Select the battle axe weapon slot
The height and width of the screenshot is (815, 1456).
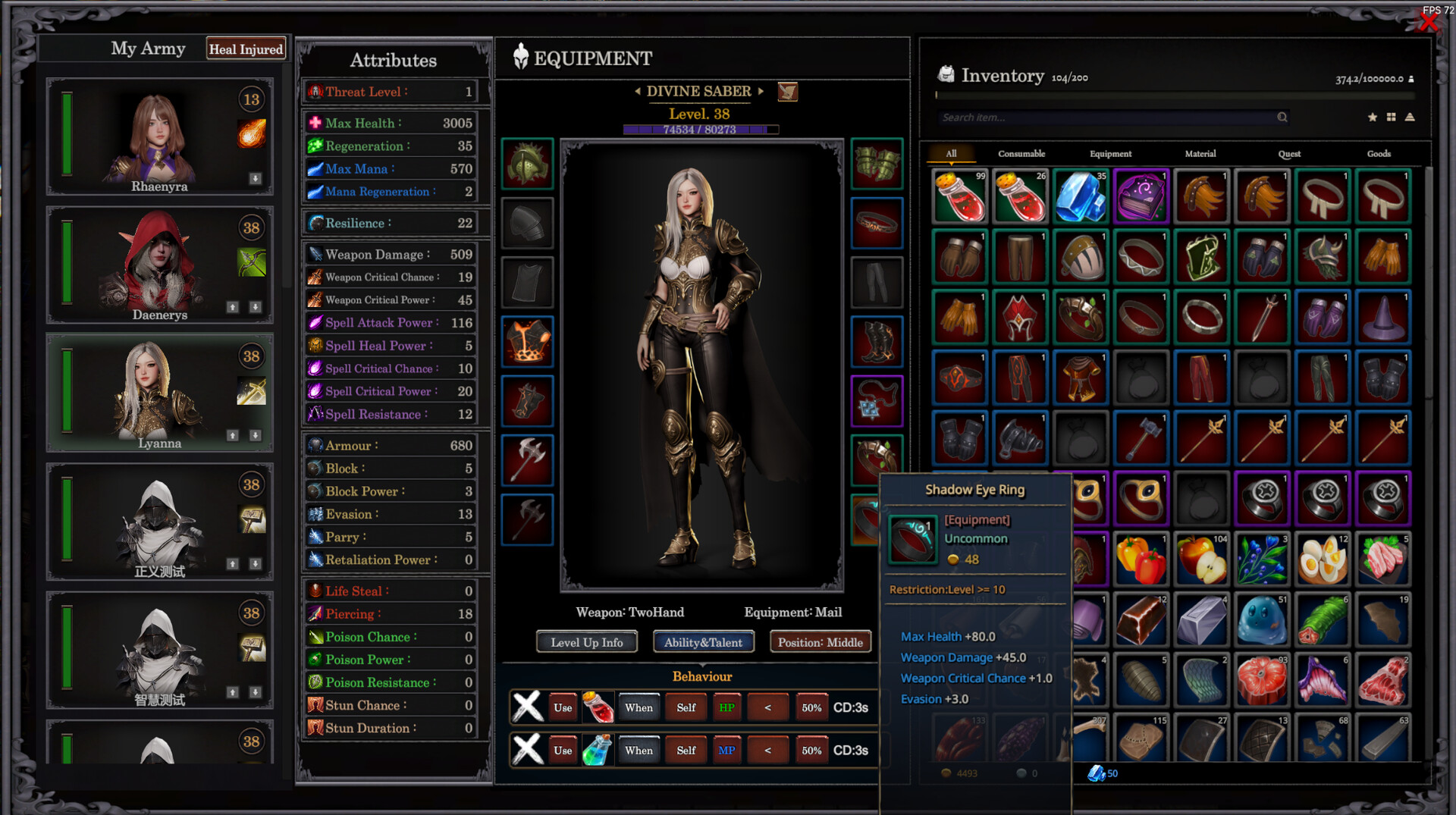pos(527,460)
